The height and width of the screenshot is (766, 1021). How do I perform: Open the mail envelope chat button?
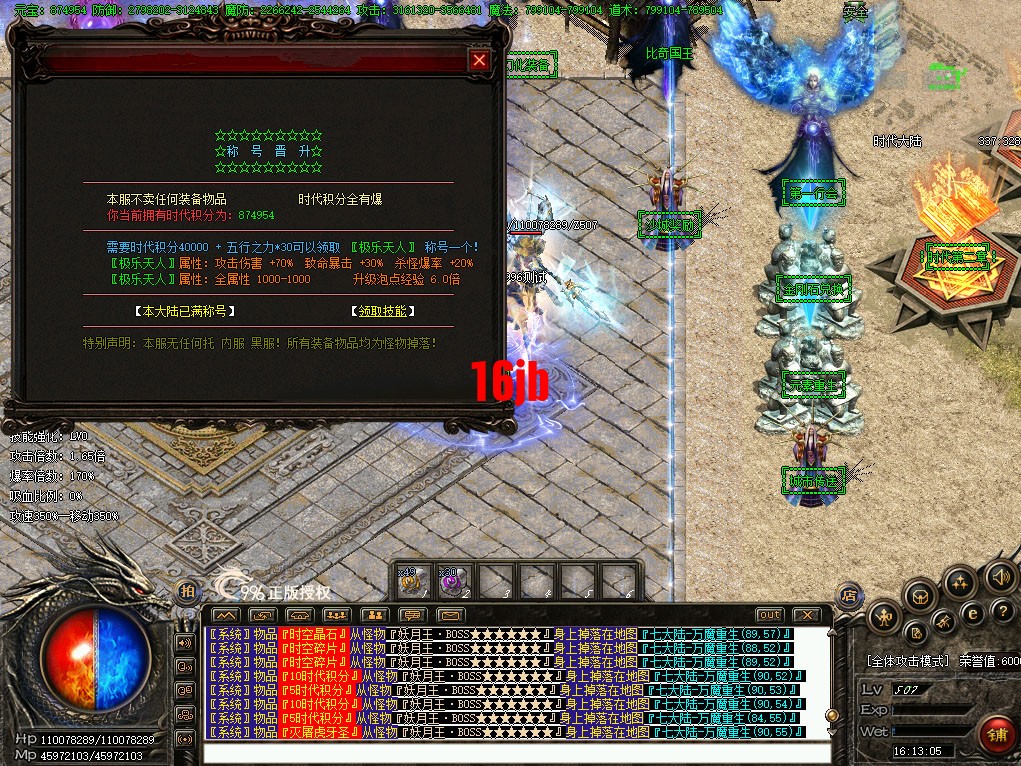pyautogui.click(x=451, y=614)
